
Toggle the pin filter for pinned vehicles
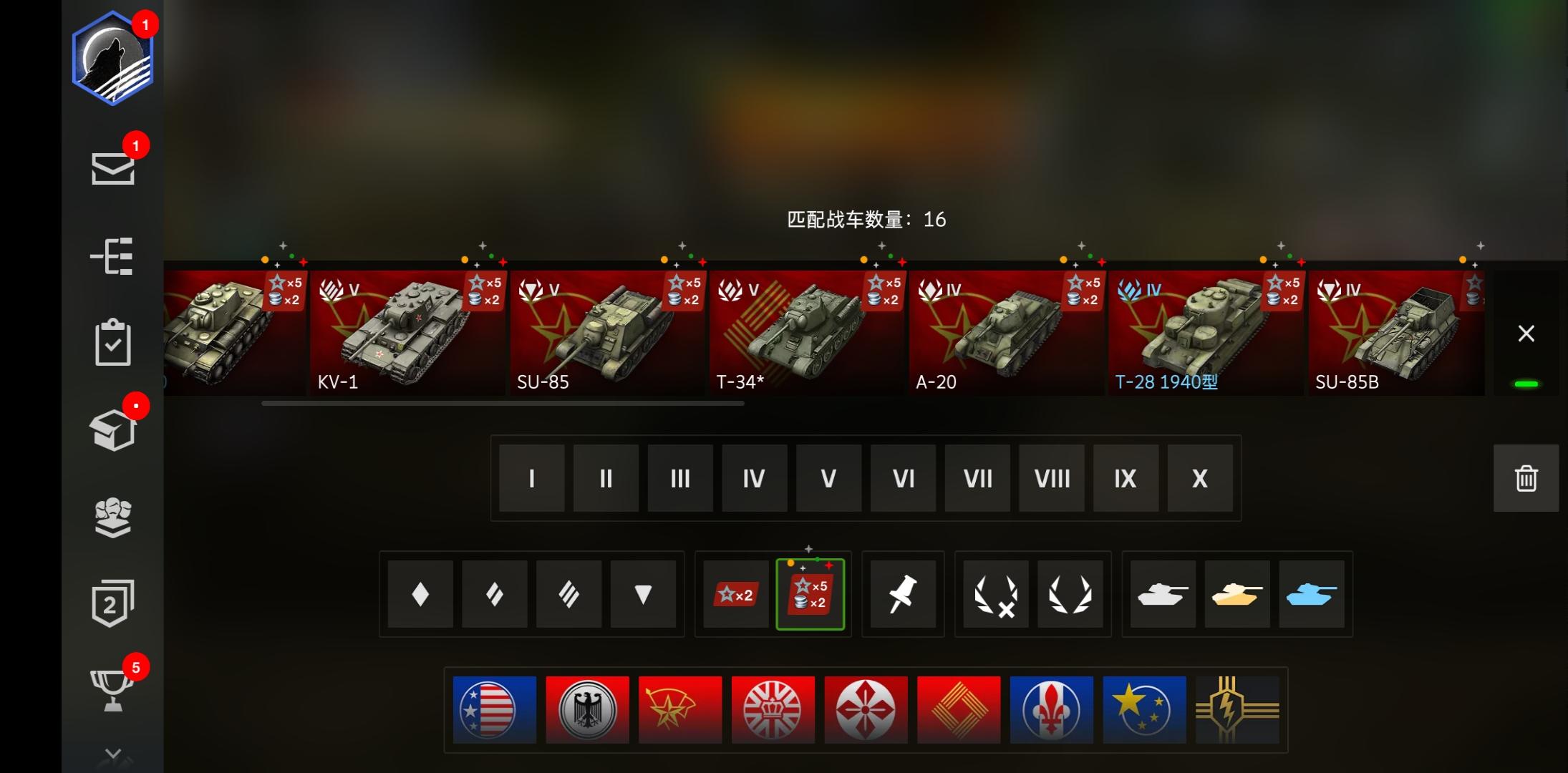point(903,594)
